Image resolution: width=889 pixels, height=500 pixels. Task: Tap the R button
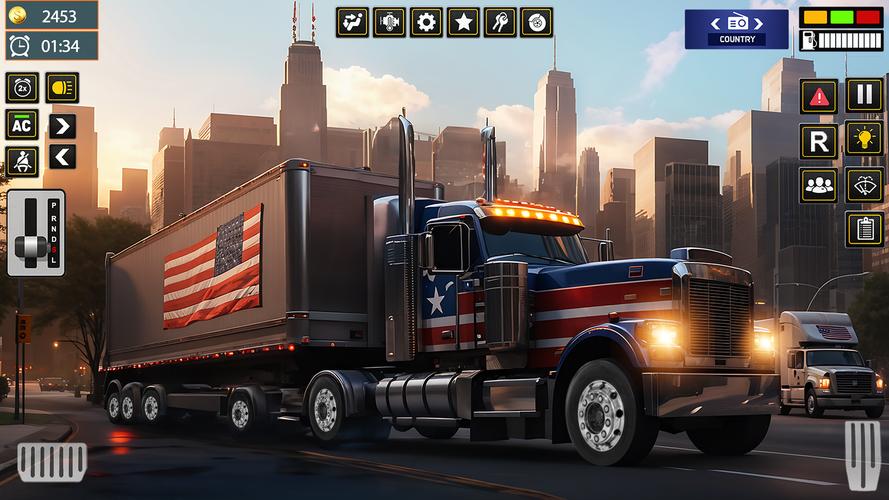tap(819, 141)
